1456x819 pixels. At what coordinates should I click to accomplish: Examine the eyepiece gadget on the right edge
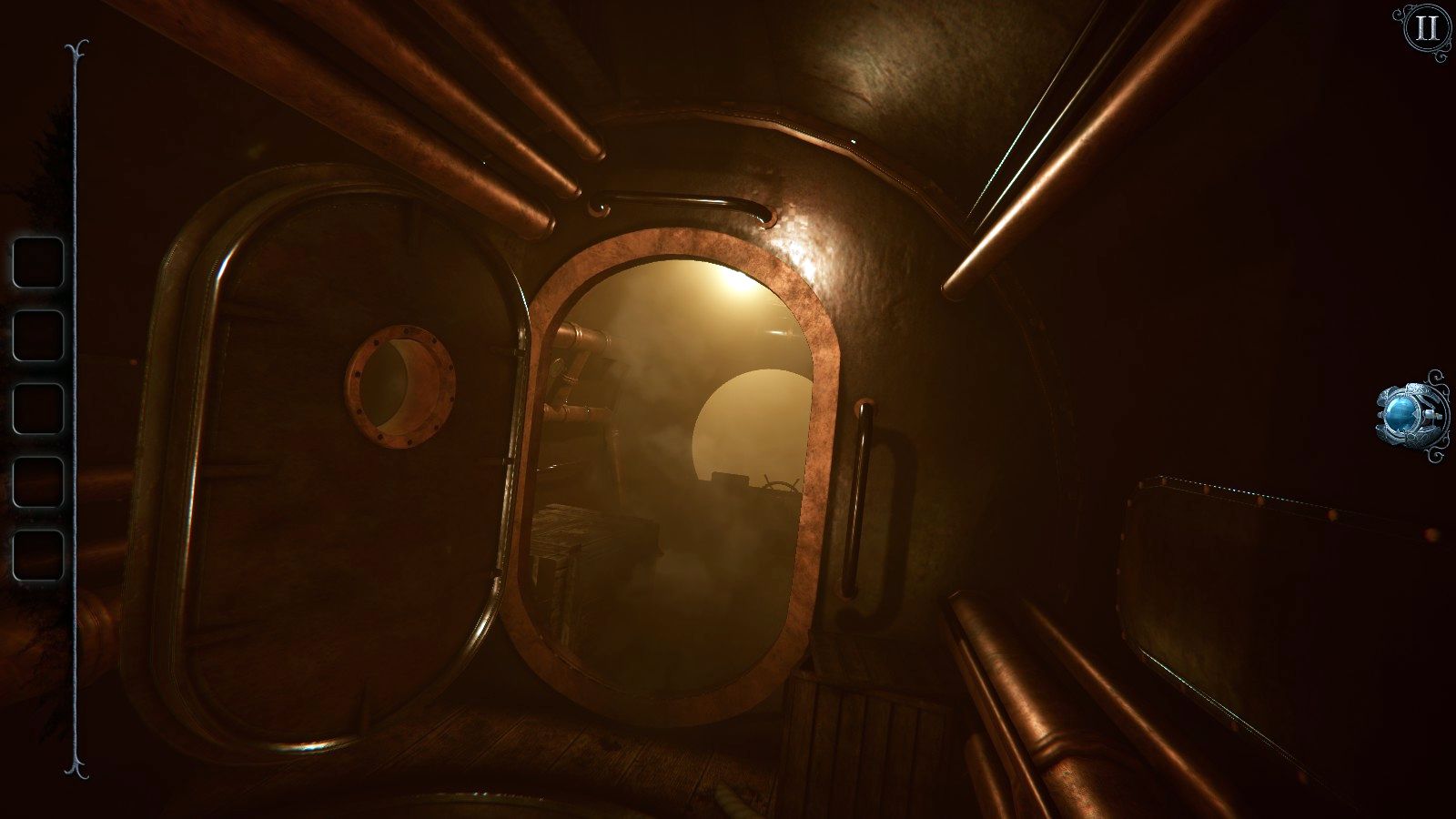(x=1404, y=411)
